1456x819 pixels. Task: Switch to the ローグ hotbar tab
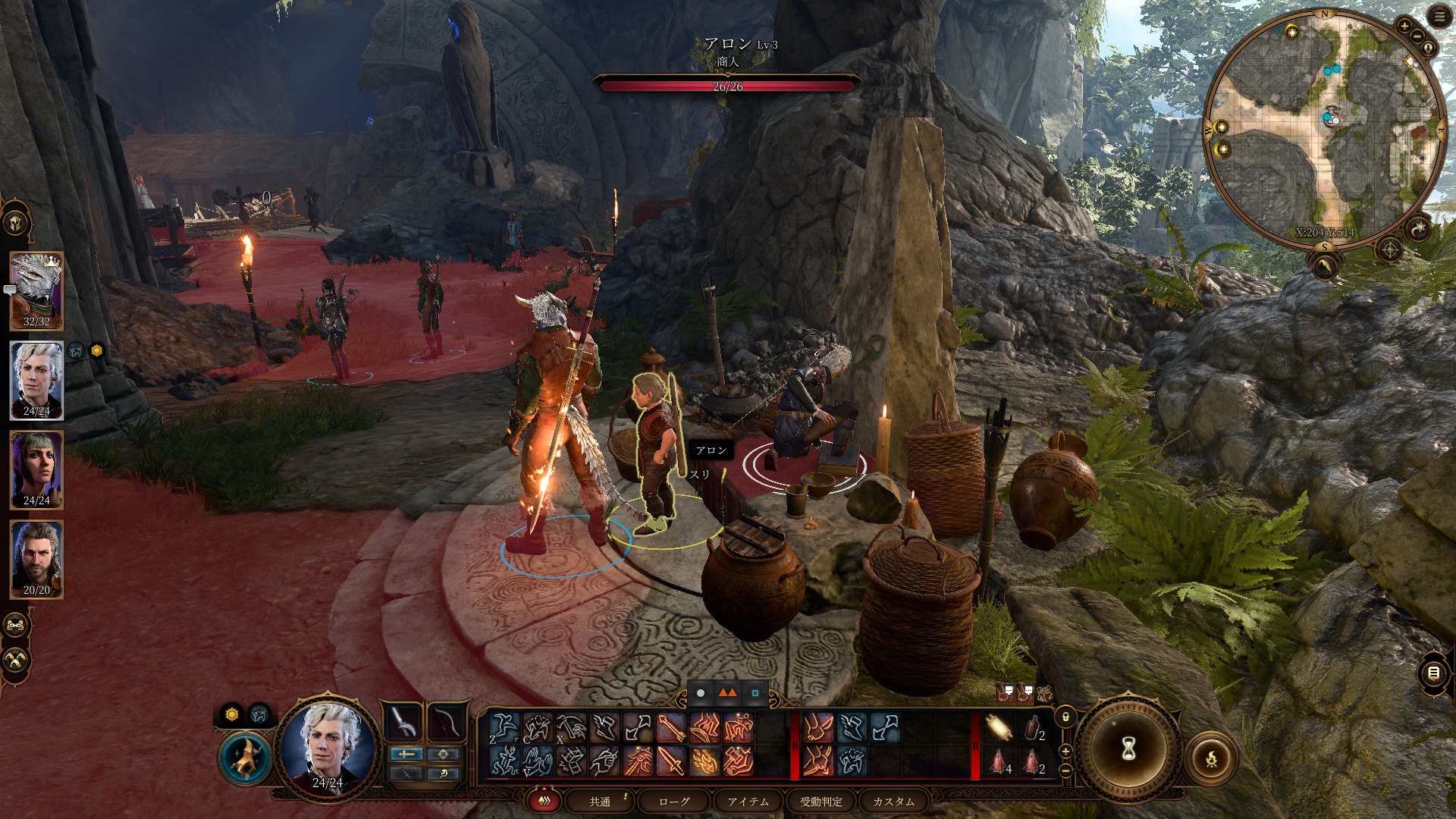click(x=674, y=802)
